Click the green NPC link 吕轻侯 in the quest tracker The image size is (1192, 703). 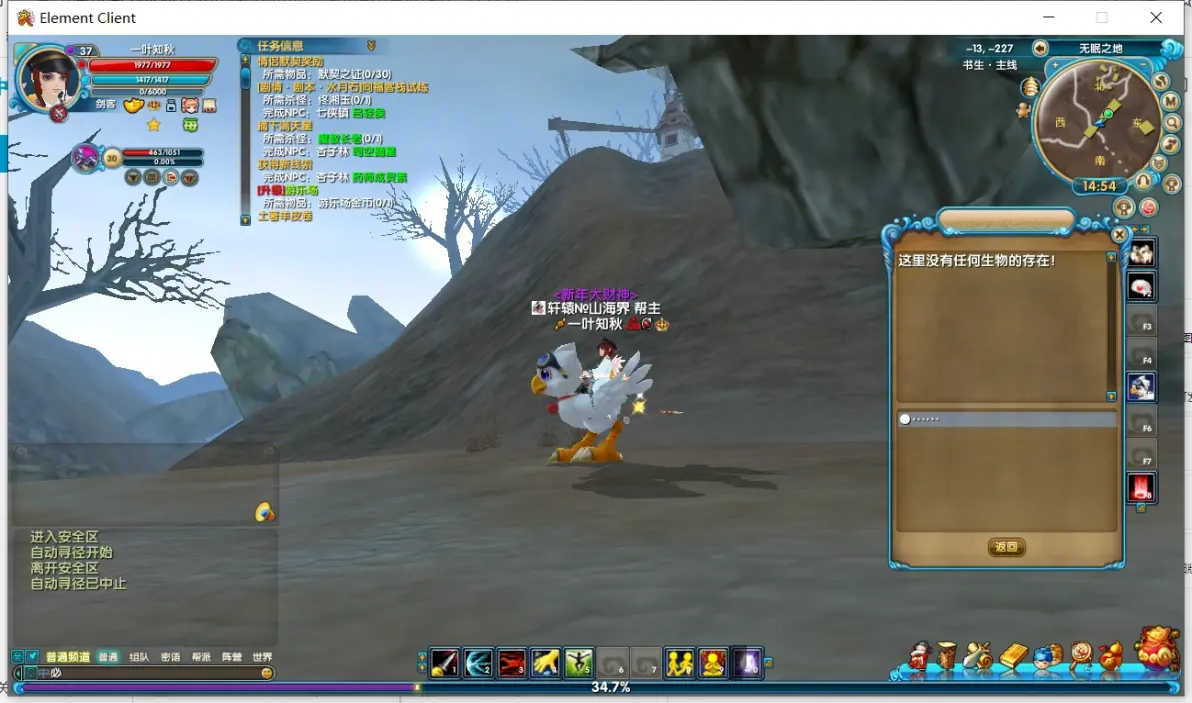click(366, 113)
